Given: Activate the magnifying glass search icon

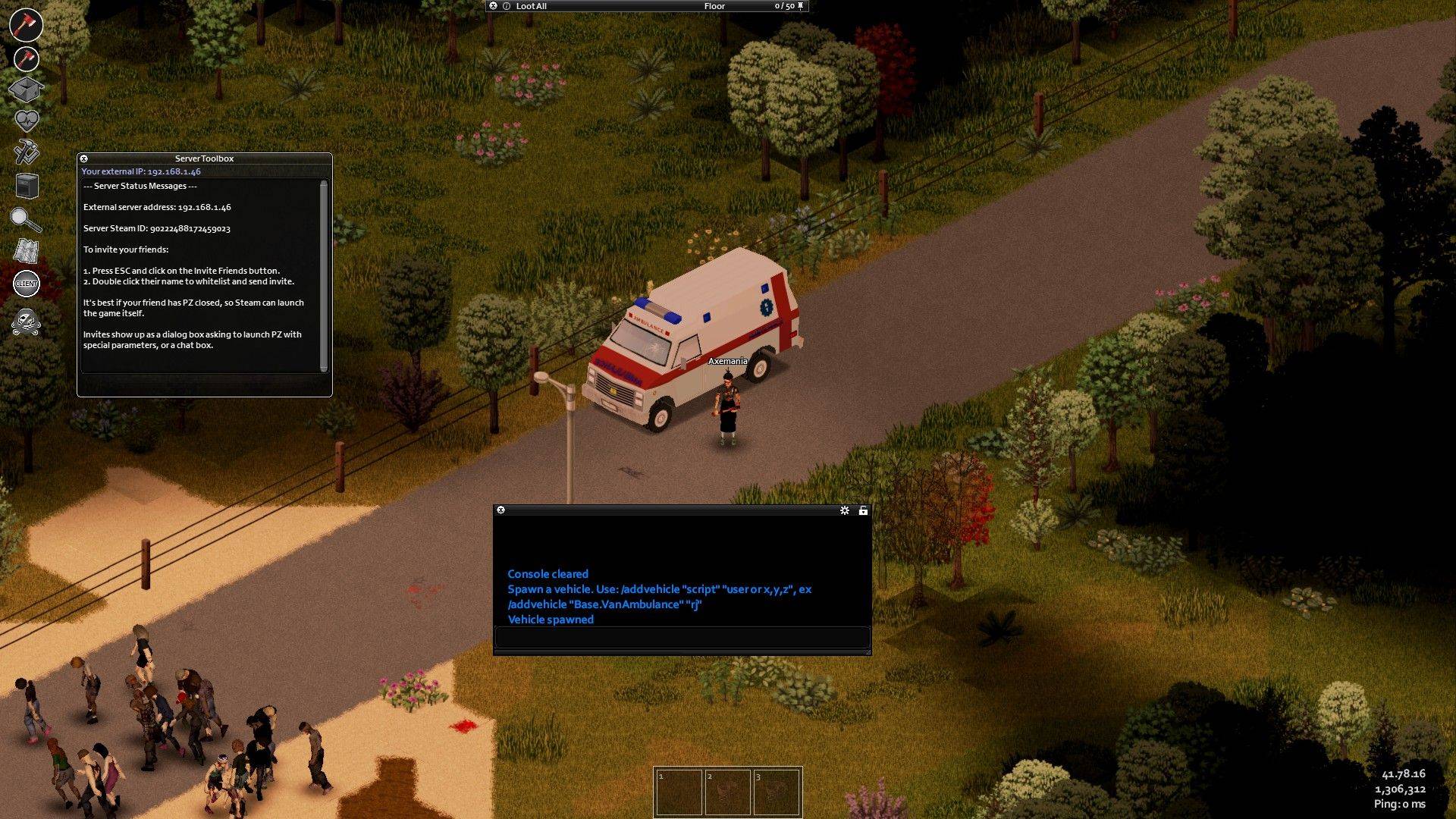Looking at the screenshot, I should [26, 219].
